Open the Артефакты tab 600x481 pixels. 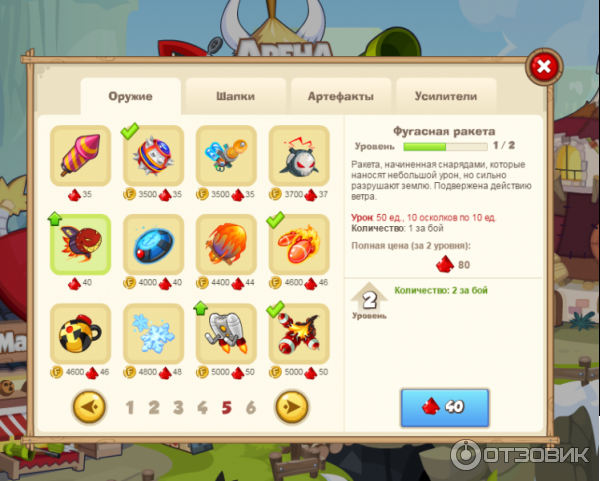339,97
